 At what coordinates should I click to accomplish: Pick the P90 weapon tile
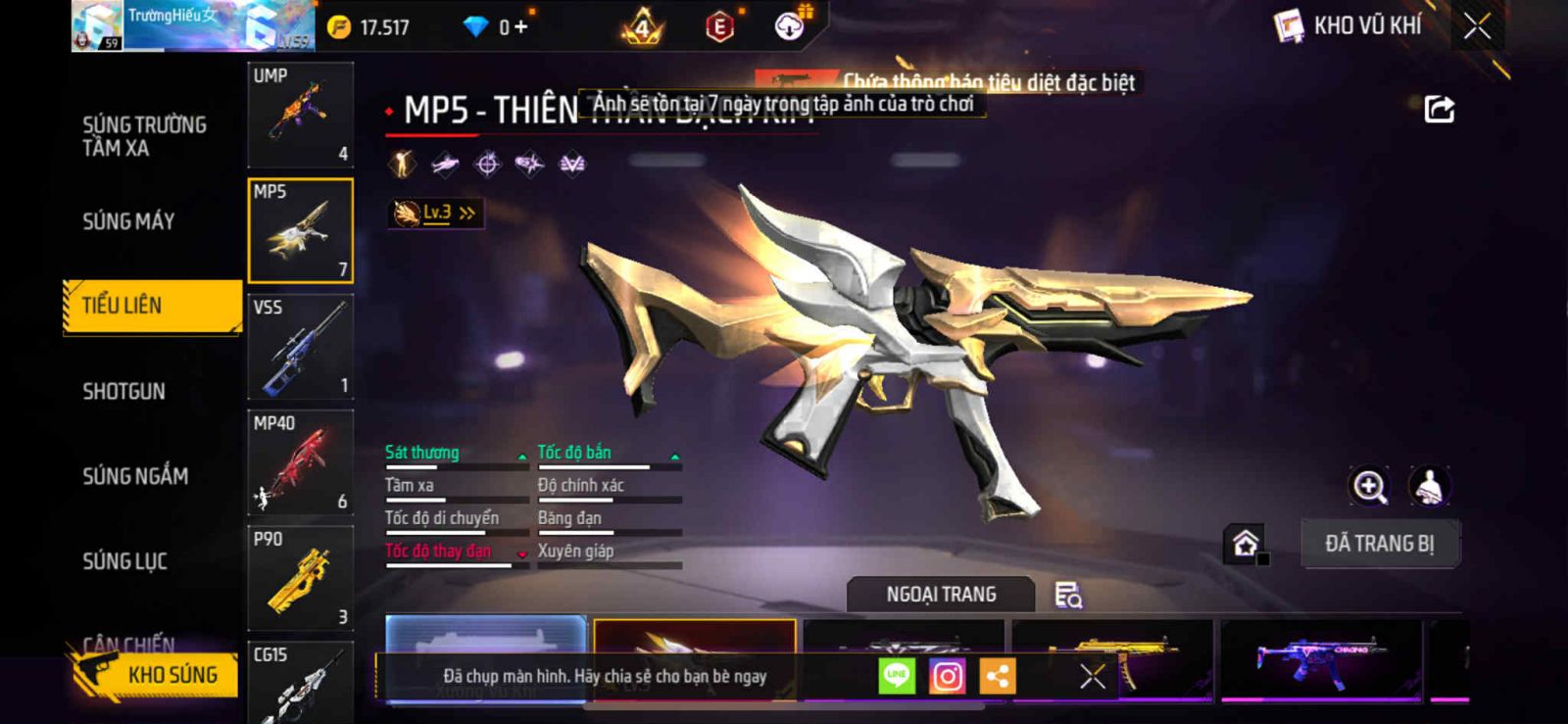[300, 578]
